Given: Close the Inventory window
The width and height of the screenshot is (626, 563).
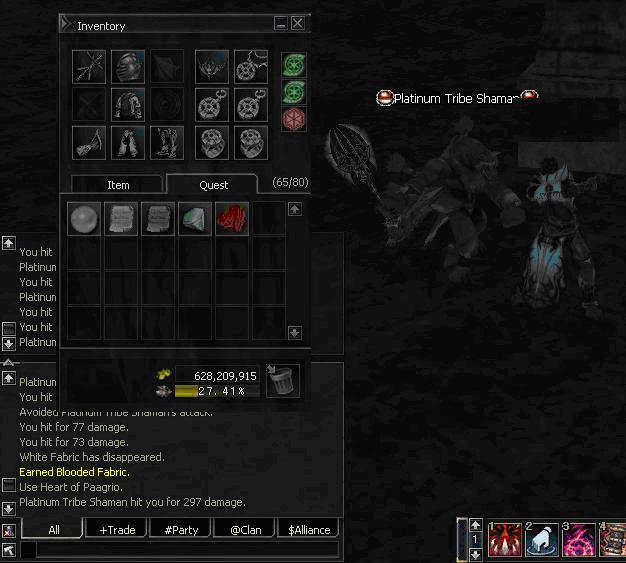Looking at the screenshot, I should (x=298, y=24).
